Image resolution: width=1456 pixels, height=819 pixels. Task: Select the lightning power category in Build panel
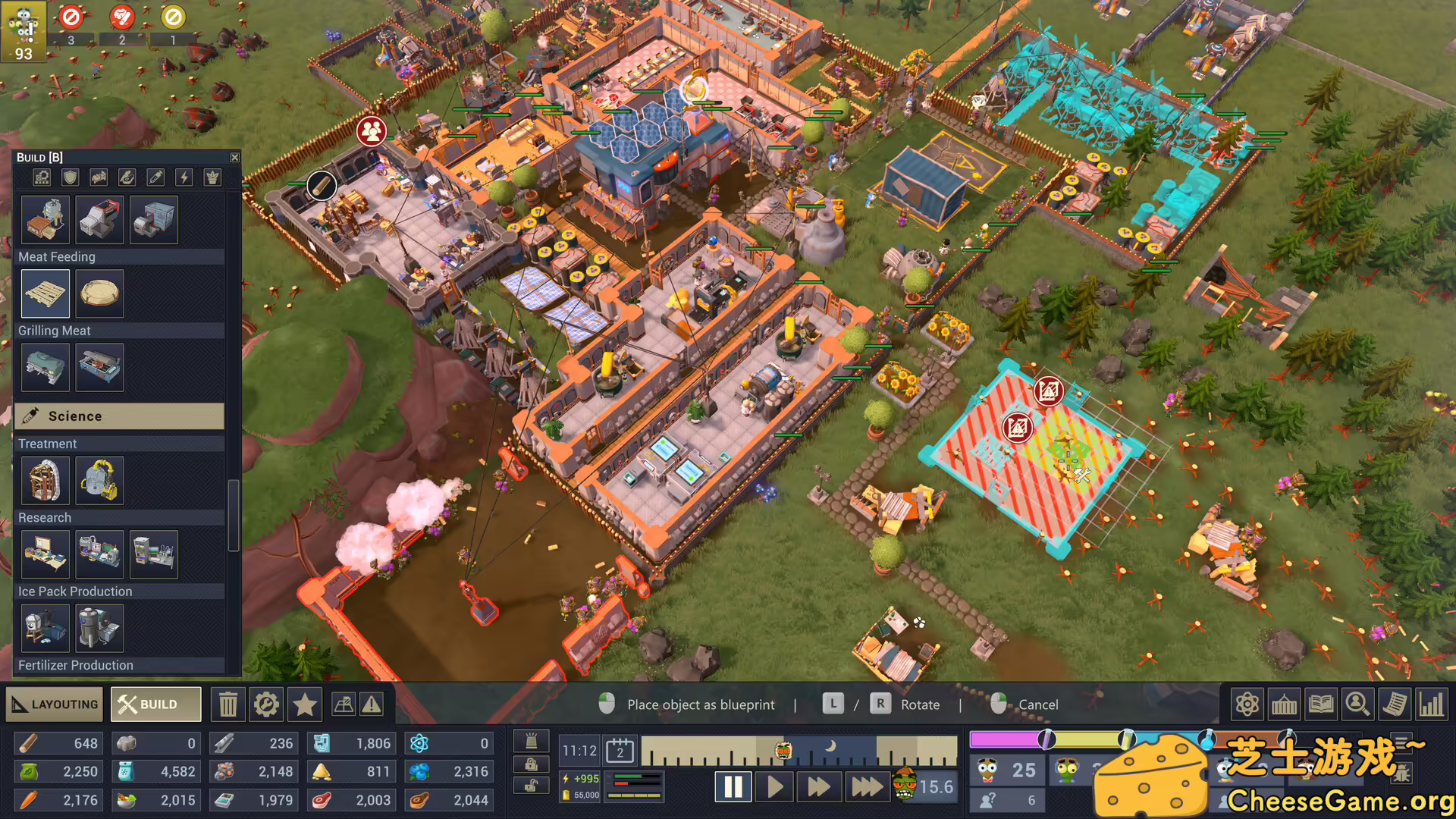point(183,177)
